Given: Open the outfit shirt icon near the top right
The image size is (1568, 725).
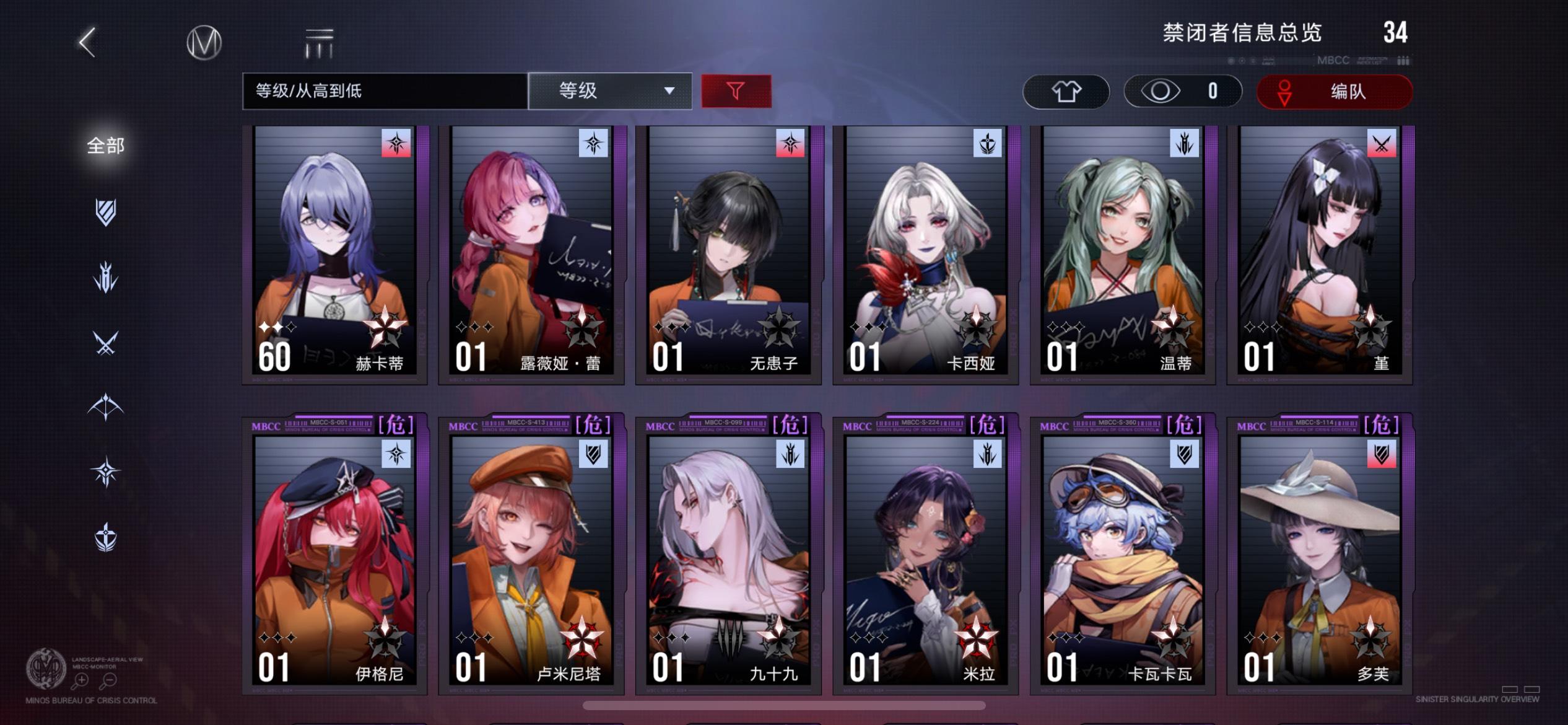Looking at the screenshot, I should click(x=1066, y=91).
